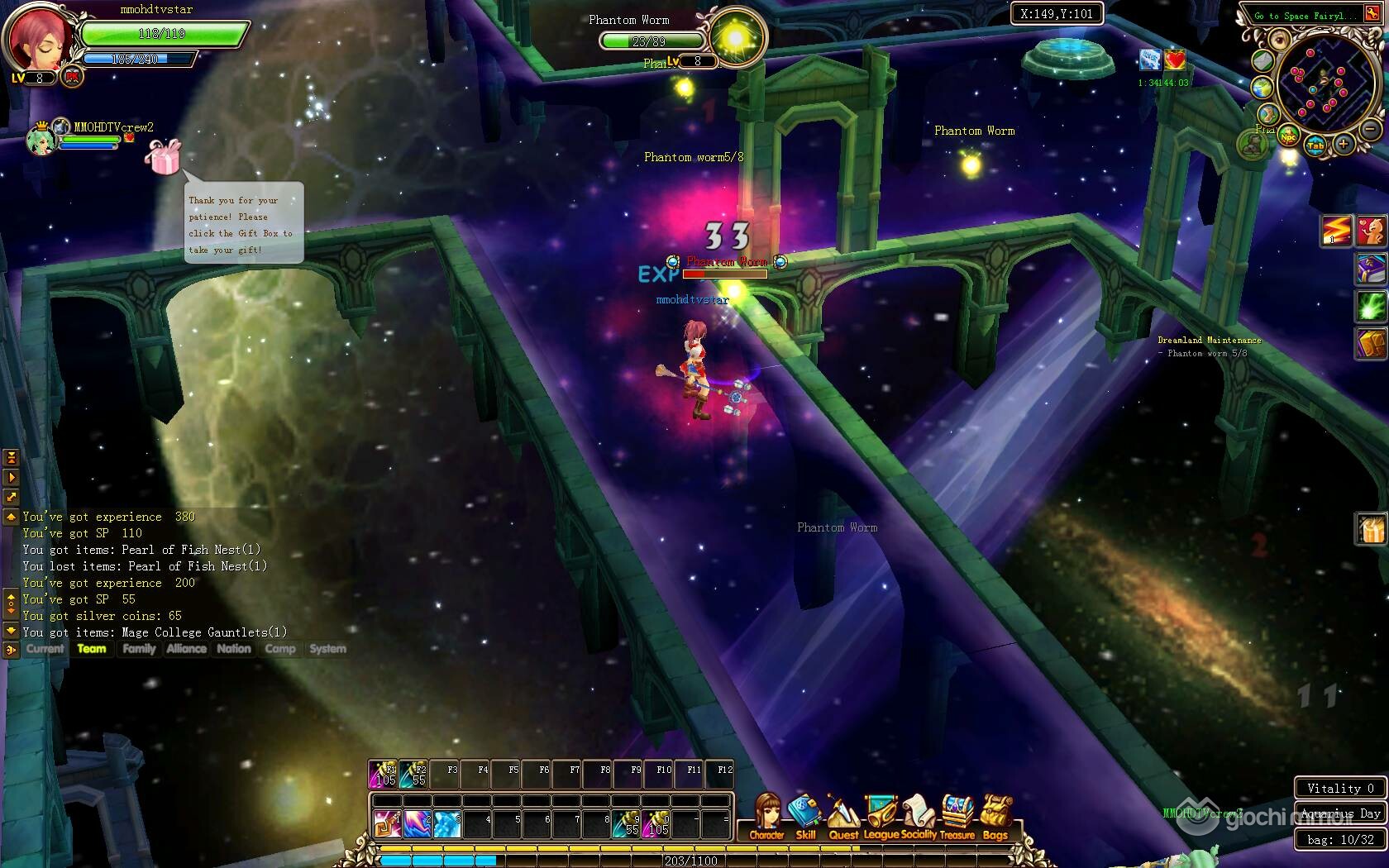
Task: Activate the skill in hotbar slot 2
Action: [x=416, y=824]
